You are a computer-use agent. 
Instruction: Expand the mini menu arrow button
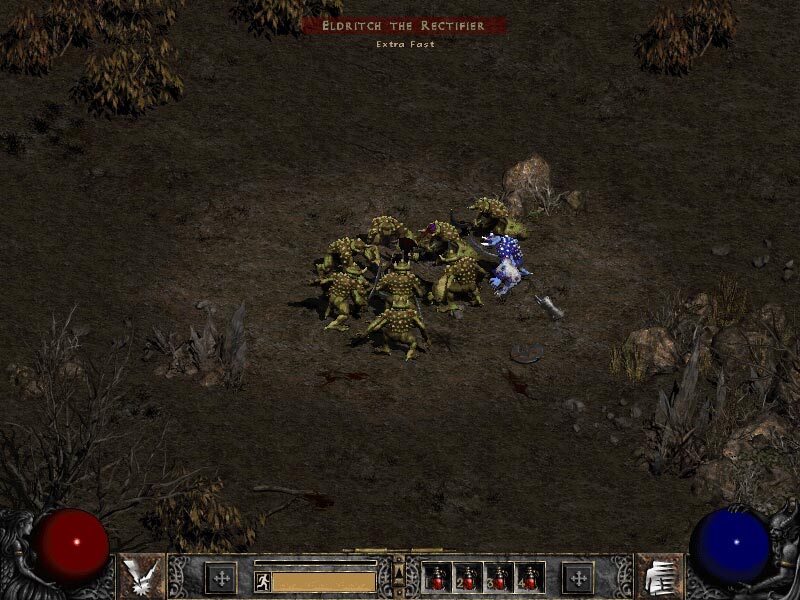(x=399, y=573)
